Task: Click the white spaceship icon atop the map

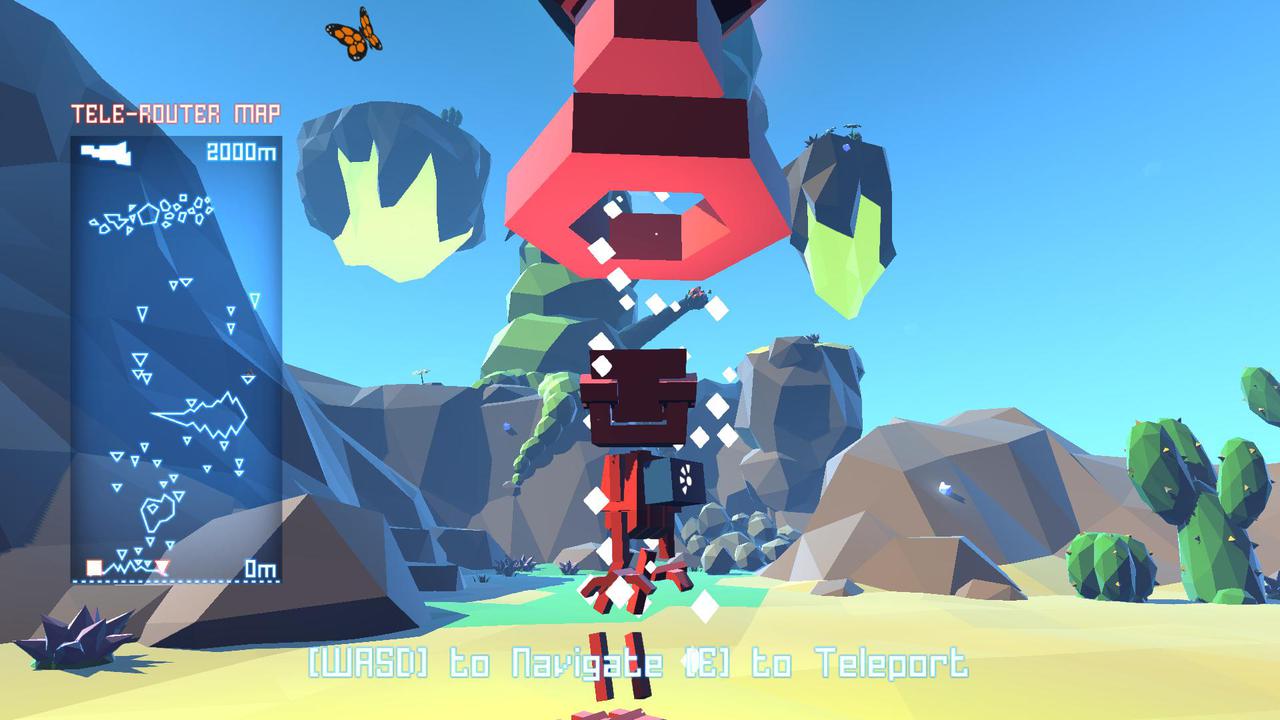Action: pyautogui.click(x=105, y=152)
